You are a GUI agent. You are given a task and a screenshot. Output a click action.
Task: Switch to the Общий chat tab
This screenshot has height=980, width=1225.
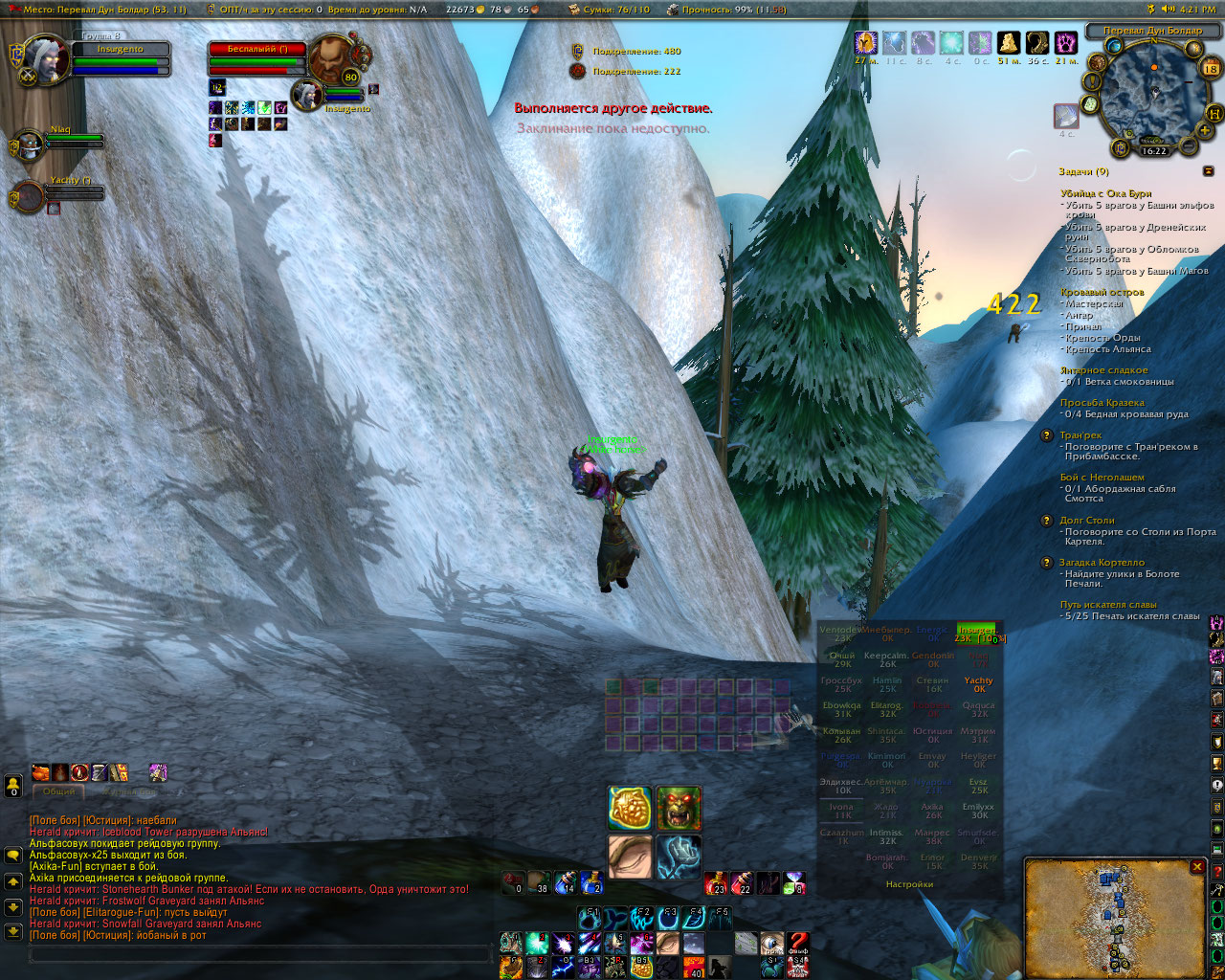(58, 792)
